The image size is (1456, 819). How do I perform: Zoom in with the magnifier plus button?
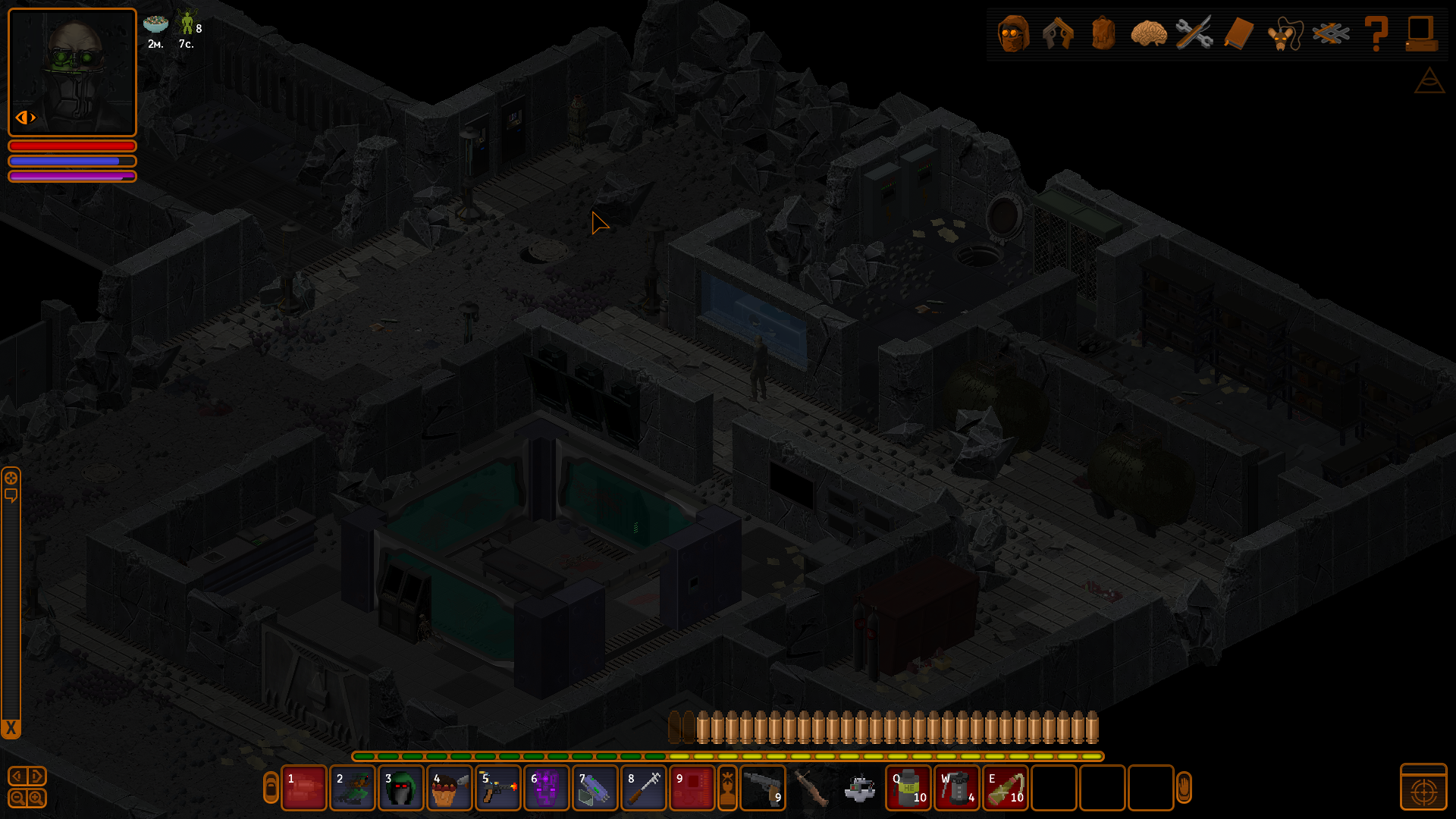[x=36, y=798]
